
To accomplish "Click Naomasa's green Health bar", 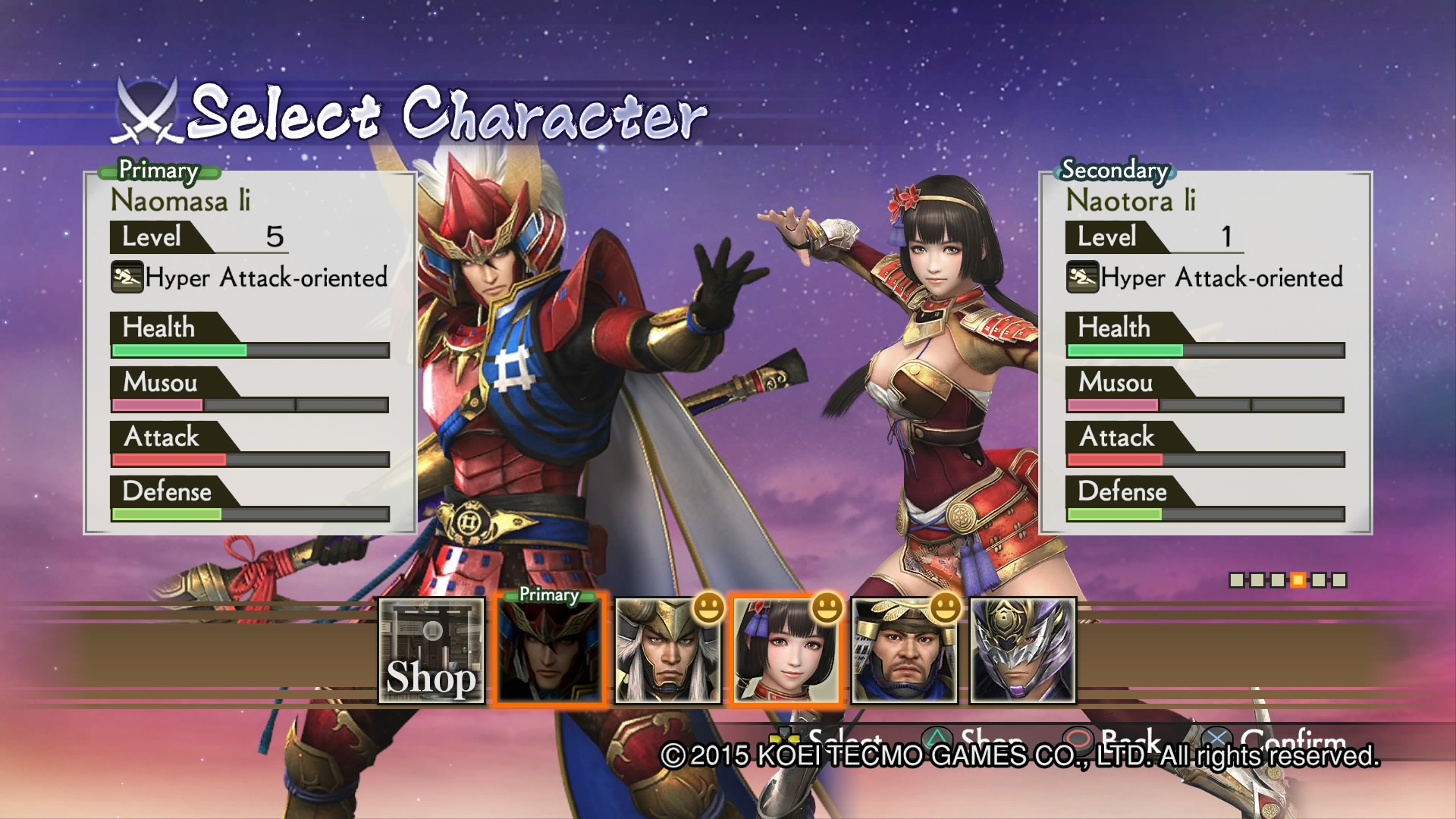I will 179,350.
